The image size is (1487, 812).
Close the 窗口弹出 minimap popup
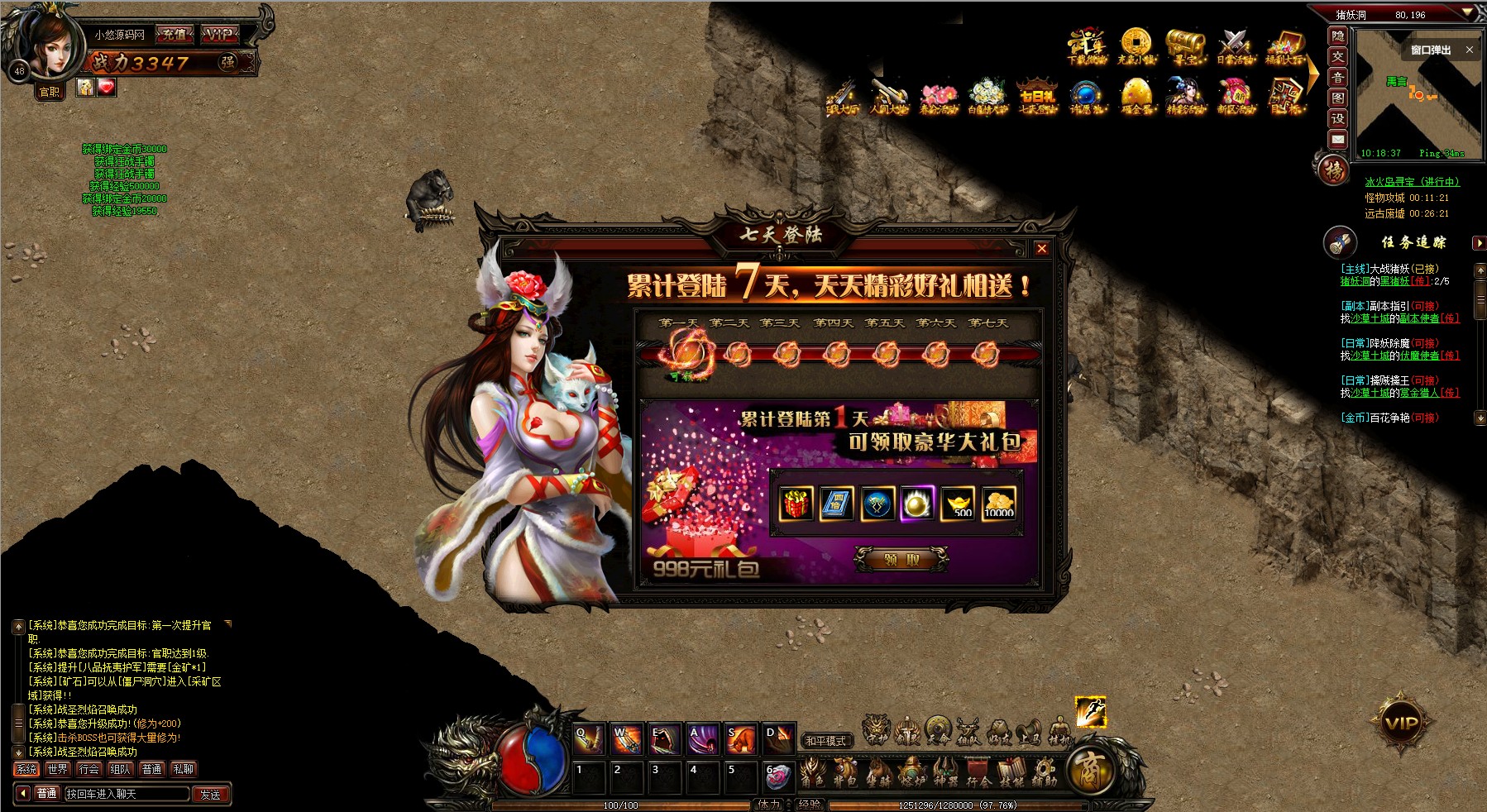(1470, 50)
